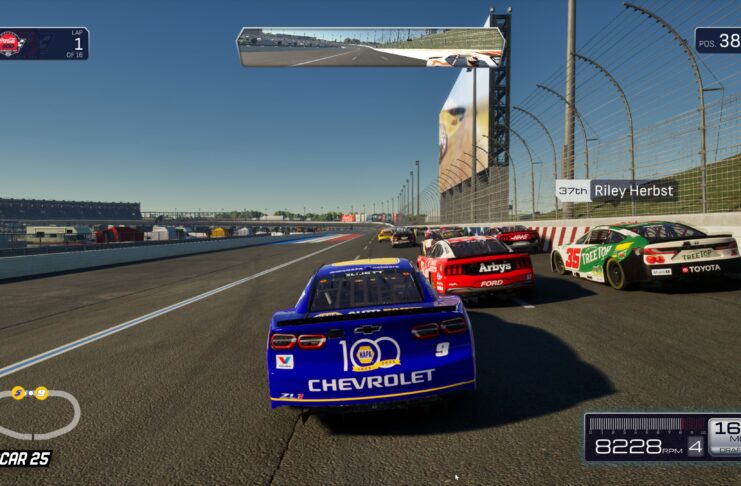Select the rear-view mirror display
The height and width of the screenshot is (486, 741).
coord(369,47)
